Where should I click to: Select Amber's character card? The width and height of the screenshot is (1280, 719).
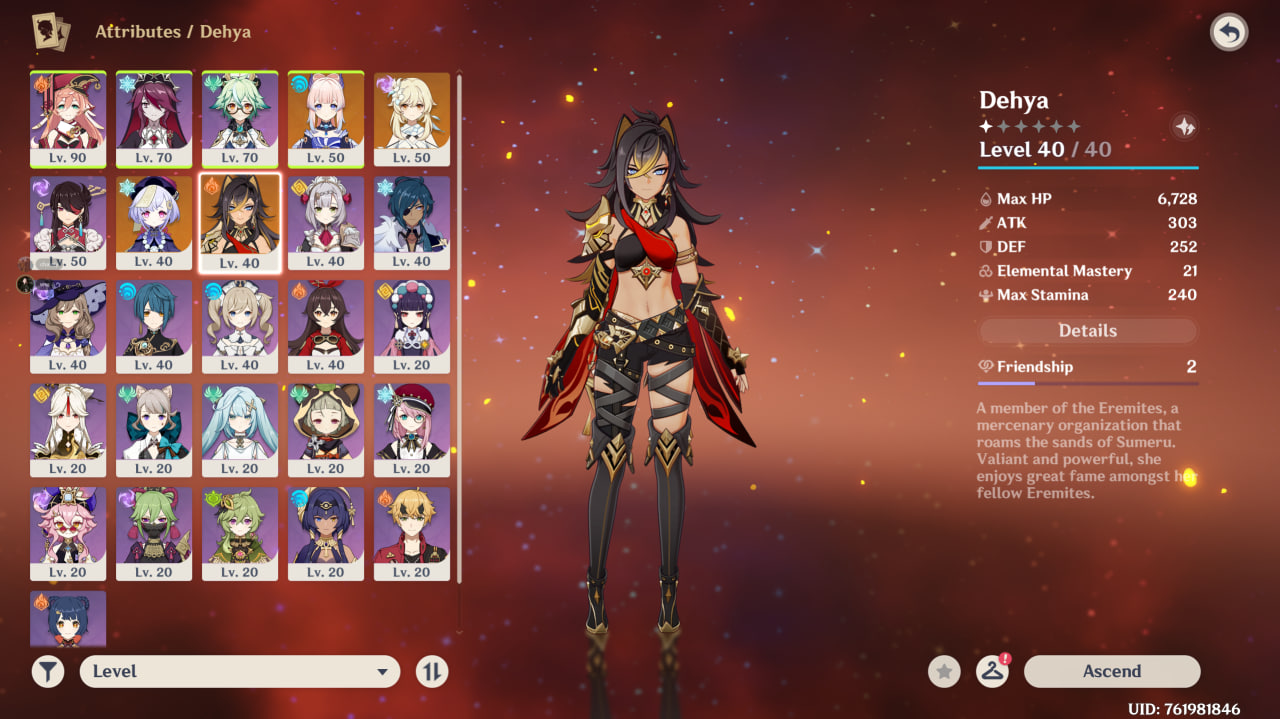tap(326, 326)
